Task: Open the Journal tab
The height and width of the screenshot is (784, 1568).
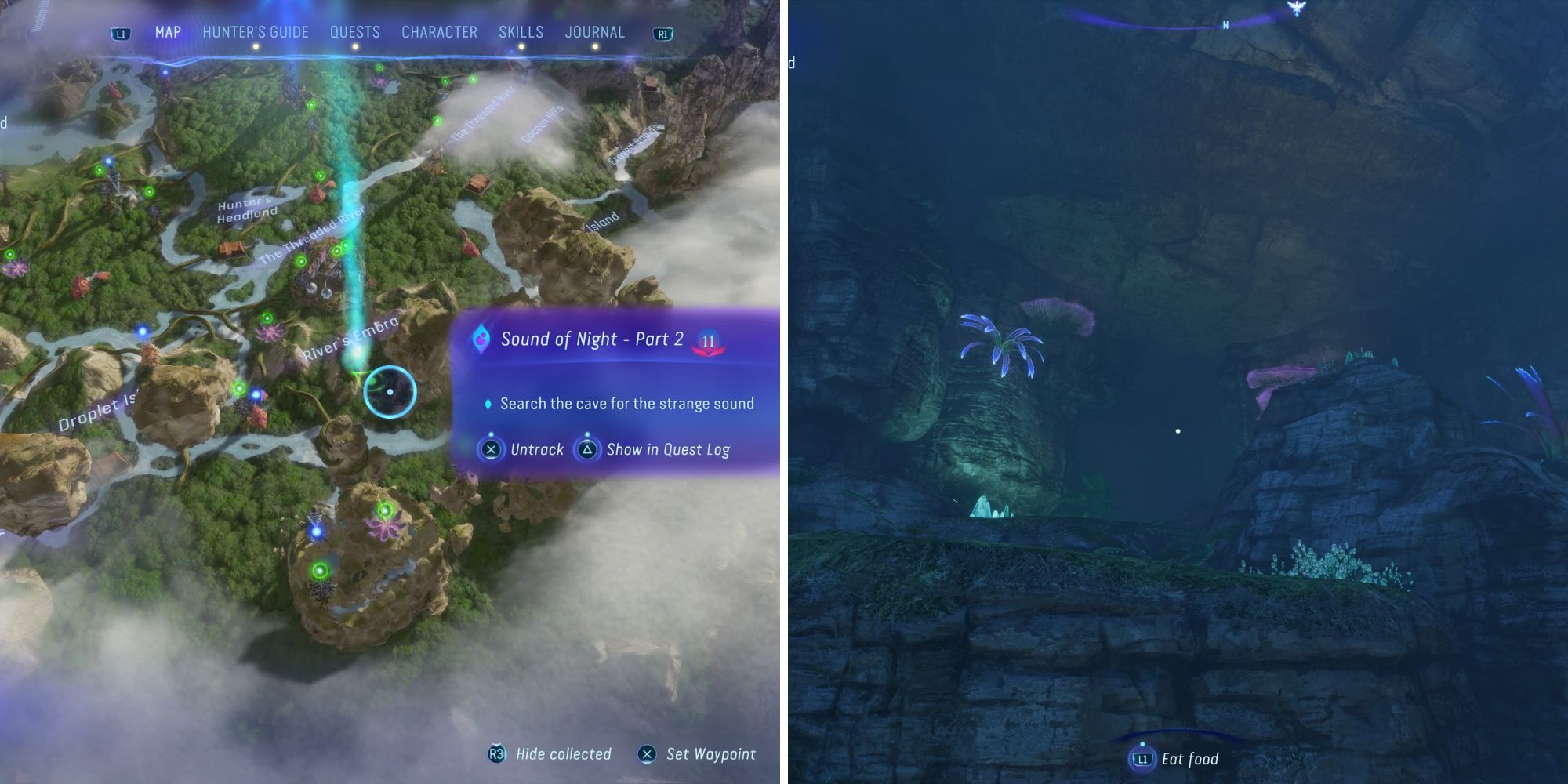Action: (x=594, y=32)
